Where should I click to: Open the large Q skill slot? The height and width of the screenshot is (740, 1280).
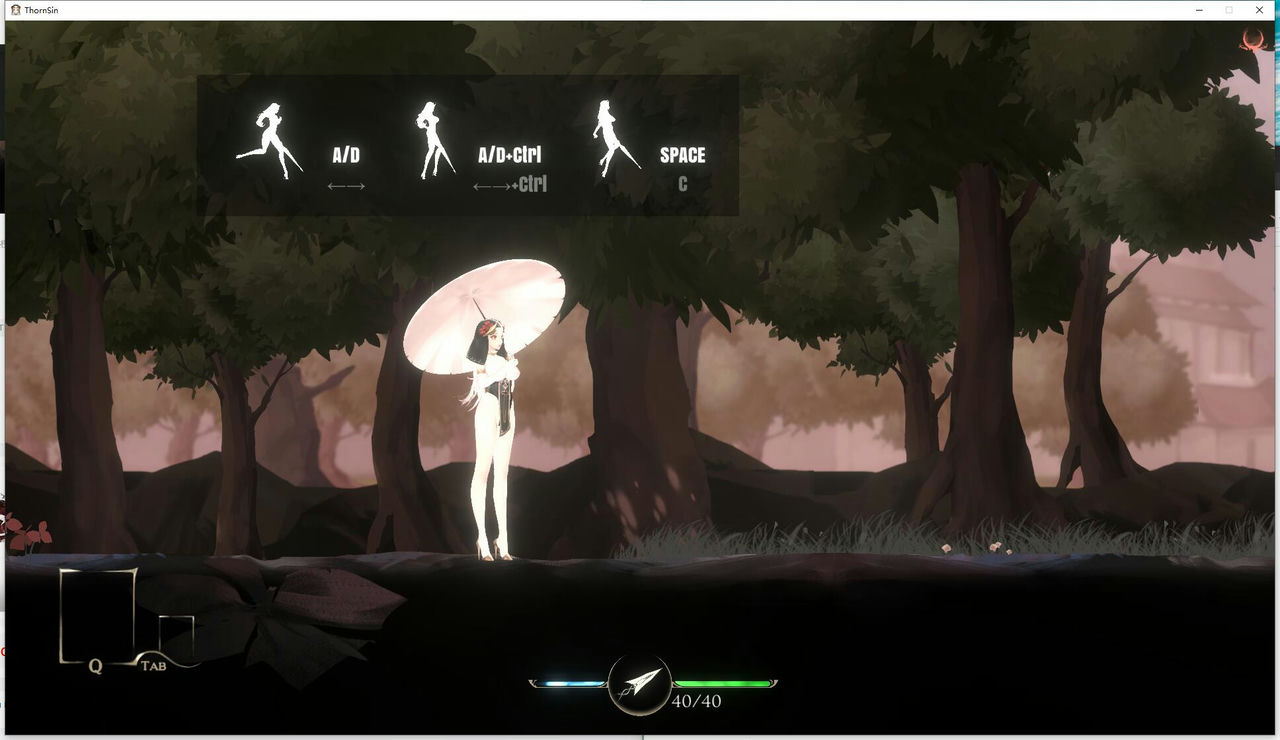[x=97, y=612]
